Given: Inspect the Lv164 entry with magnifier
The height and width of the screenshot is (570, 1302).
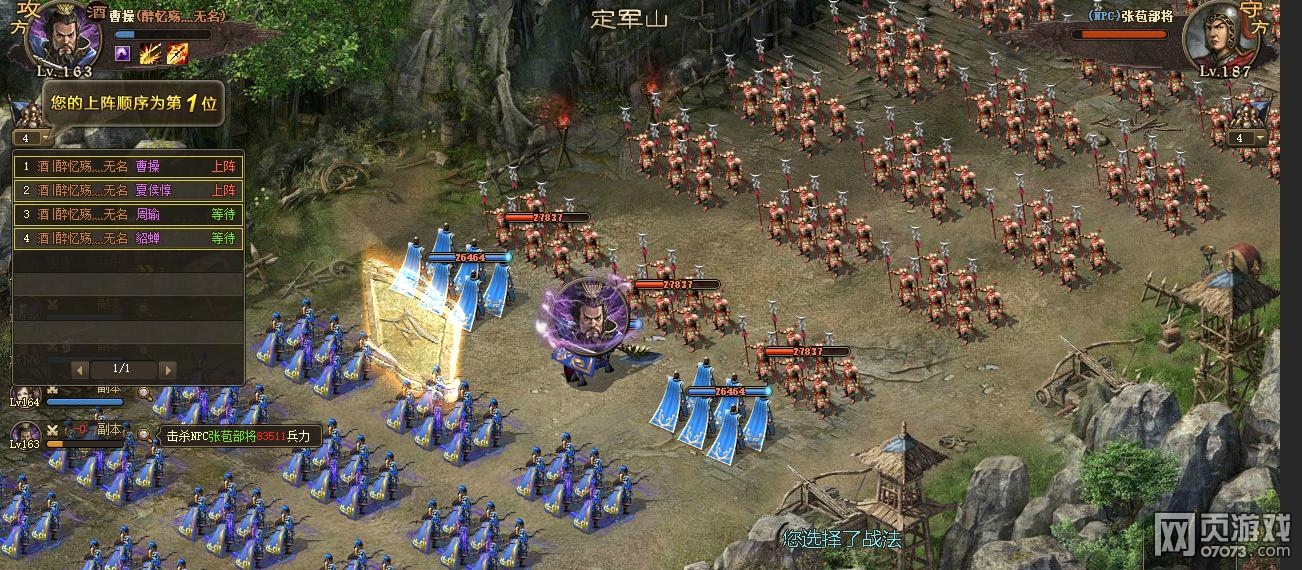Looking at the screenshot, I should 145,395.
